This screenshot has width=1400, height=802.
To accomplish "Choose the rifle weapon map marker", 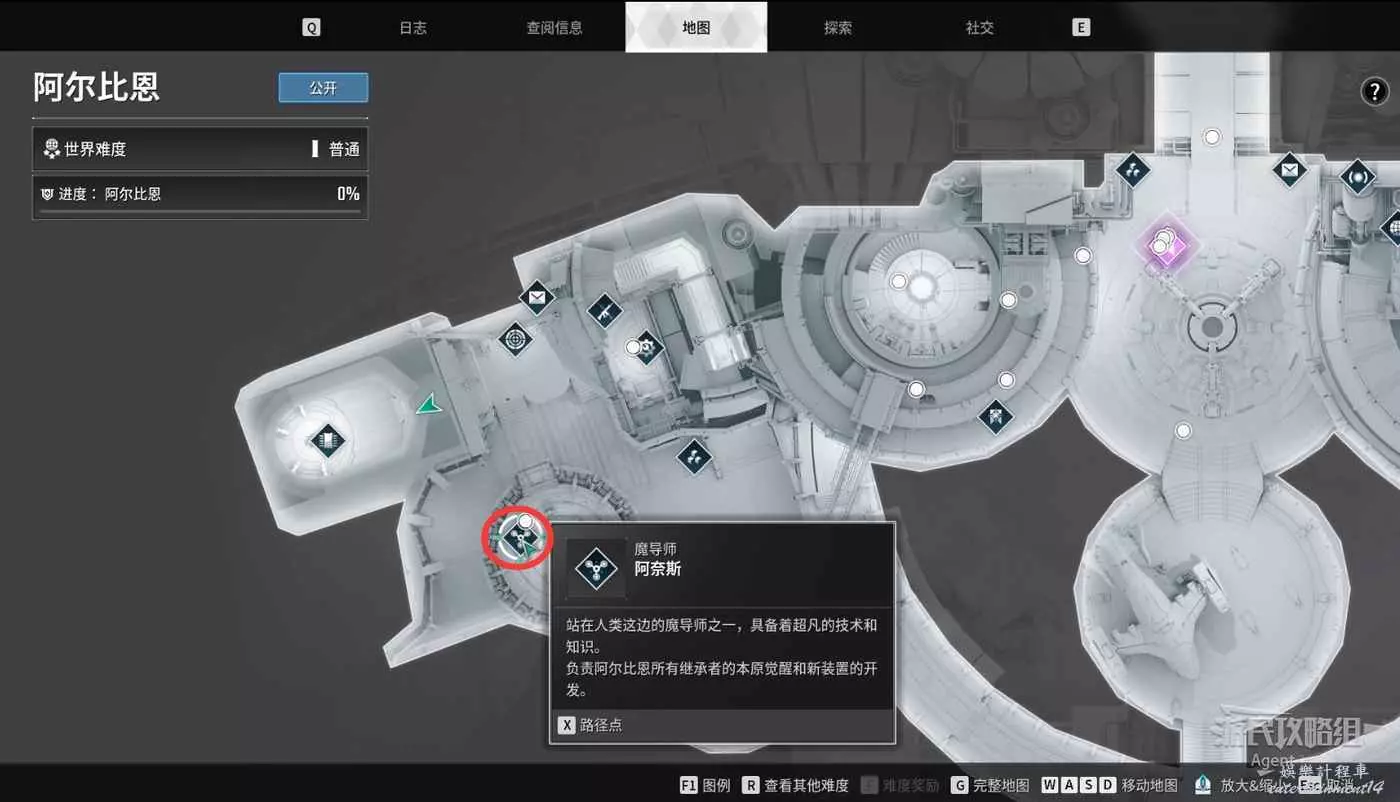I will (x=604, y=311).
